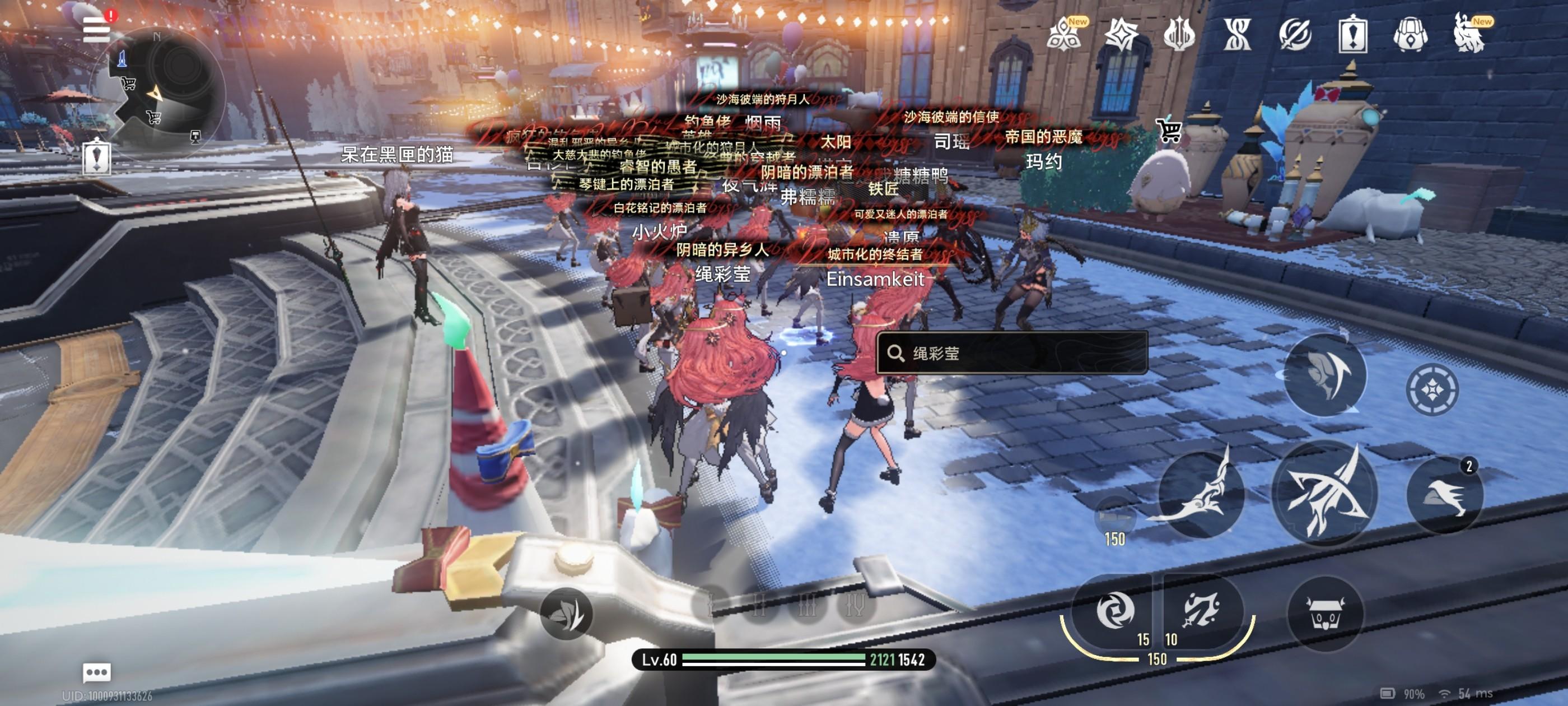Activate the circular target-lock button
1568x706 pixels.
(1432, 390)
